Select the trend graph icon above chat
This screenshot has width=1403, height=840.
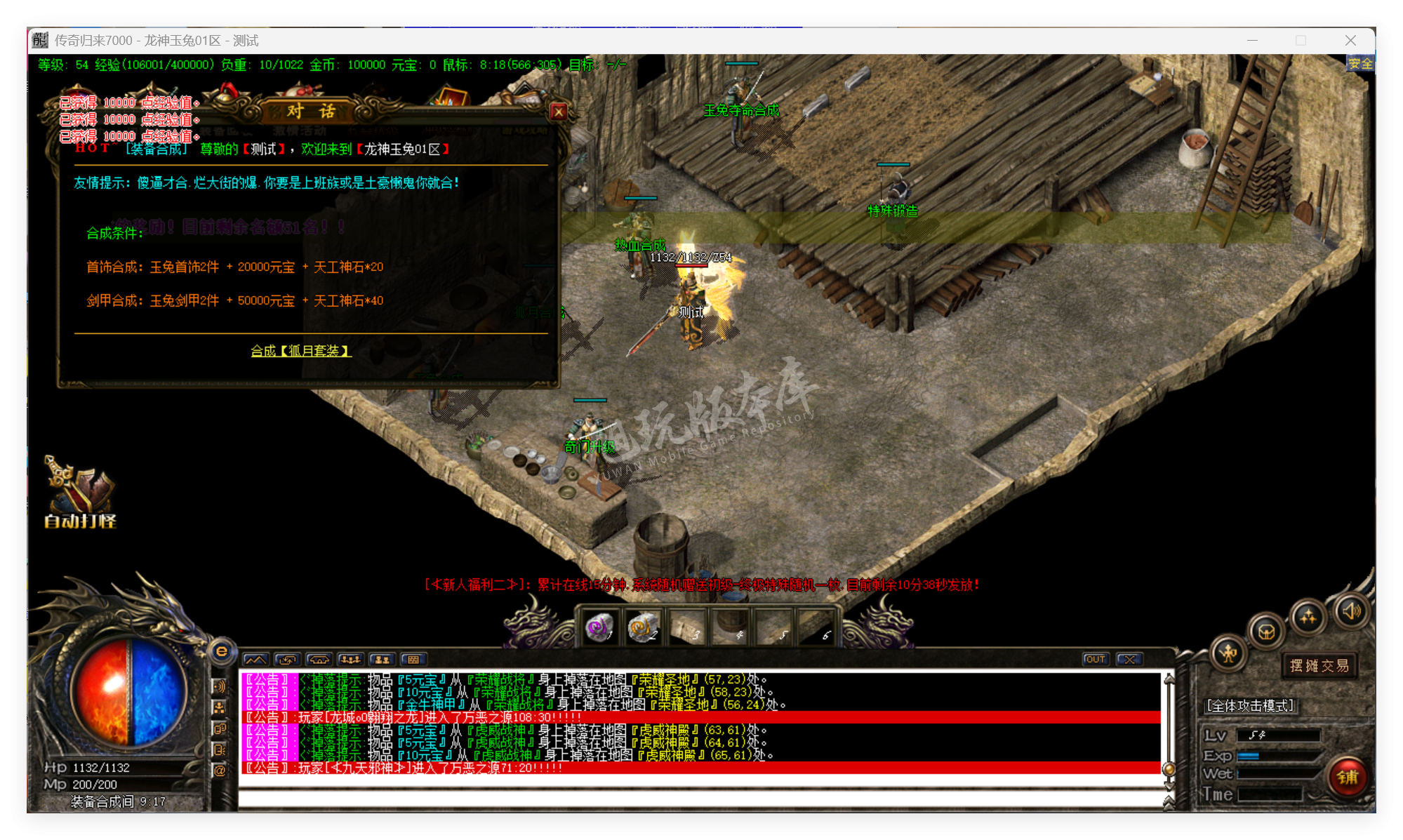pos(255,660)
